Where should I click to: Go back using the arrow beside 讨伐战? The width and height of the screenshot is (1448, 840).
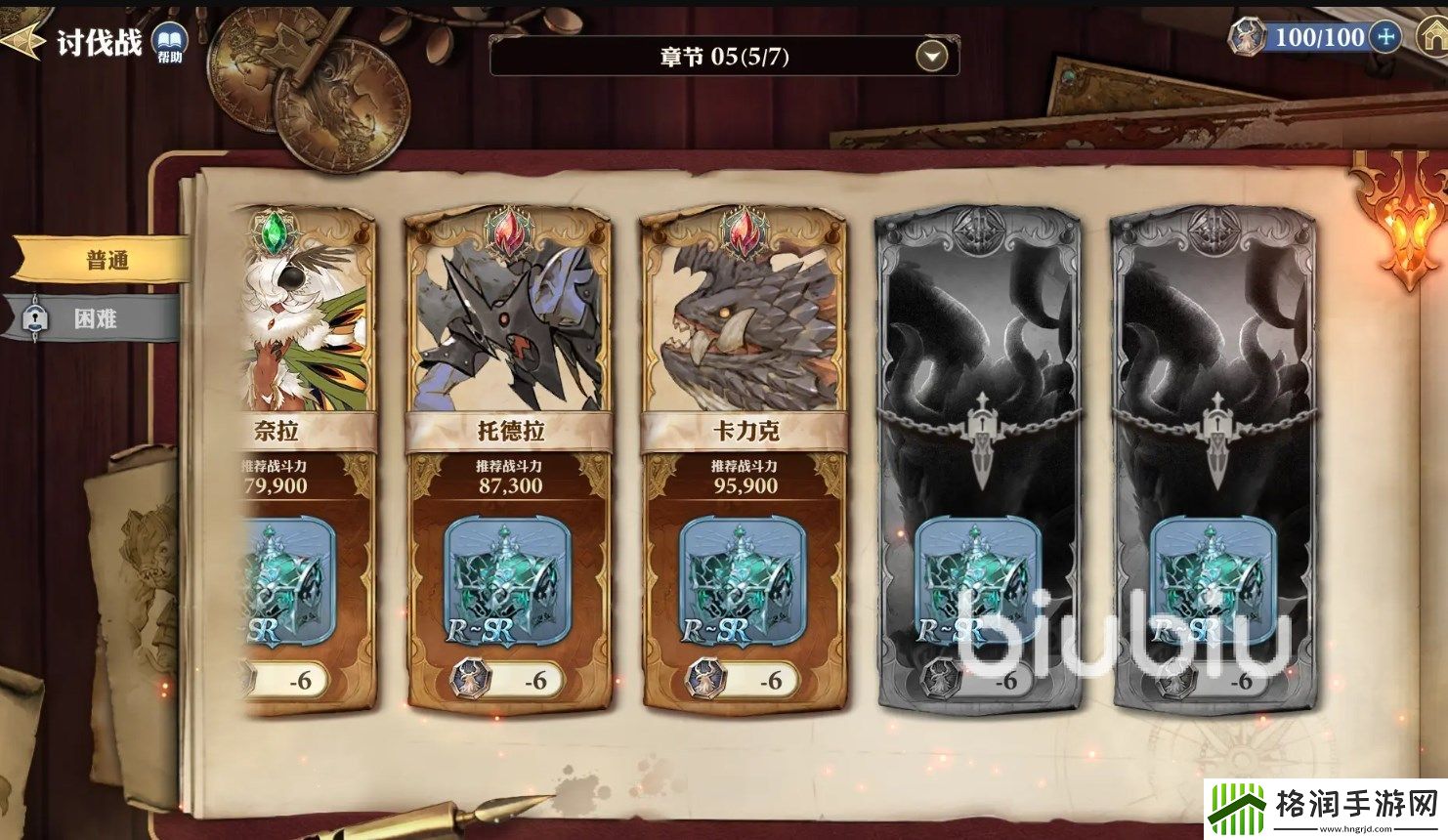point(23,42)
